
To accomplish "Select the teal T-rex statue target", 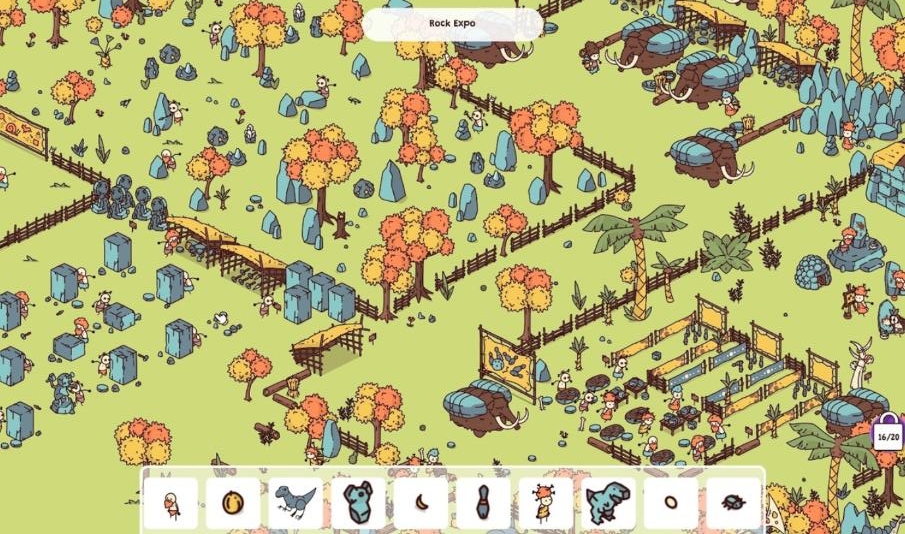I will [x=608, y=502].
